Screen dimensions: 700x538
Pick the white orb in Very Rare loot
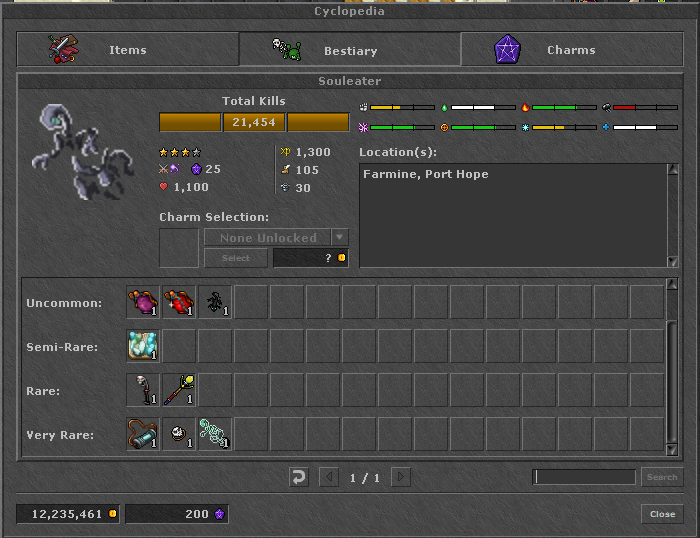pyautogui.click(x=180, y=434)
